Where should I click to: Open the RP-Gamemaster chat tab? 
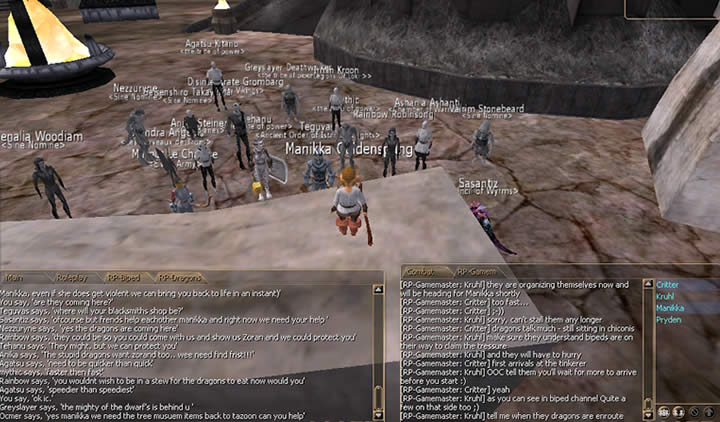pos(475,271)
